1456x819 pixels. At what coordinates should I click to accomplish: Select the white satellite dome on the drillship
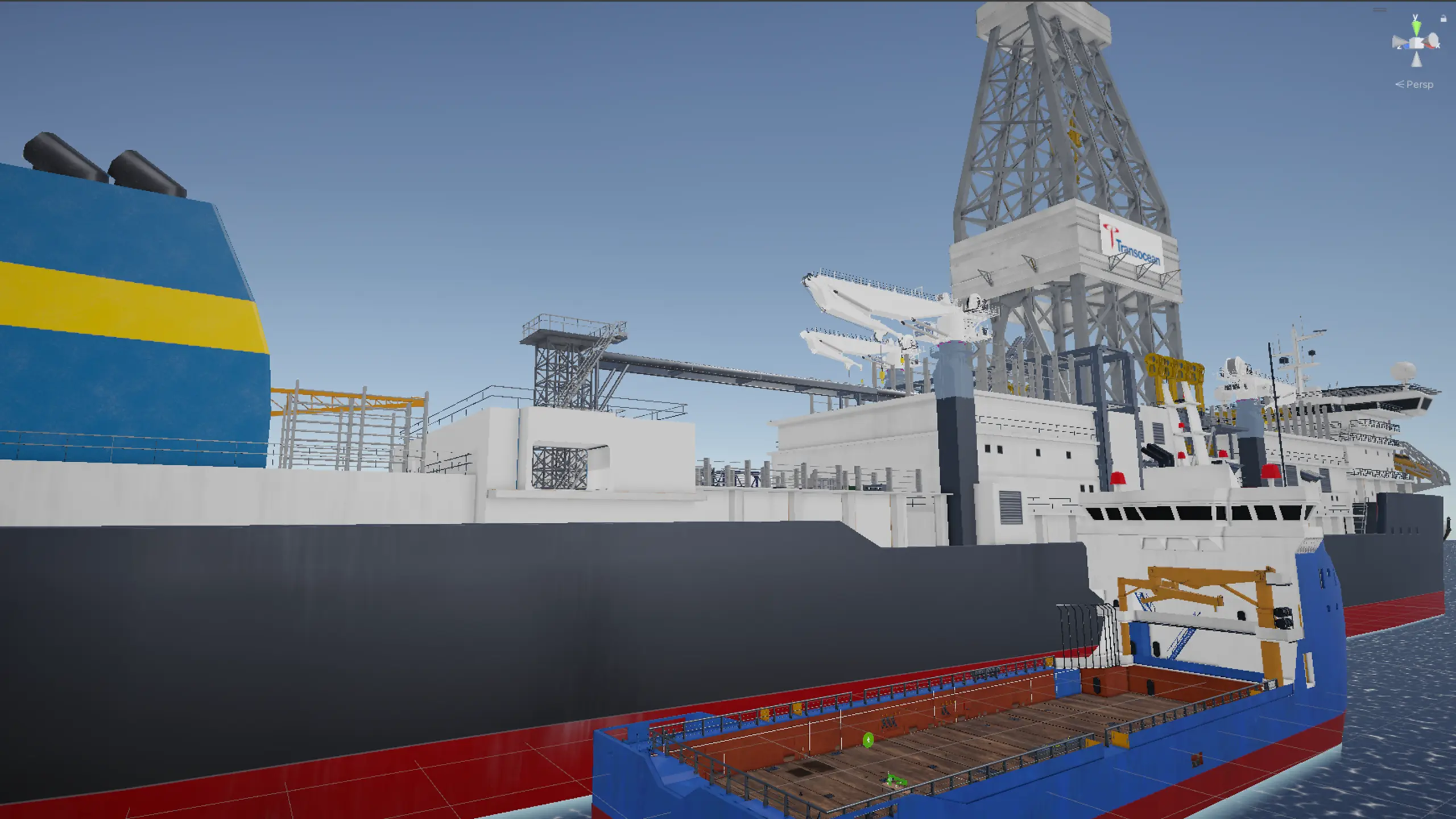[1405, 370]
